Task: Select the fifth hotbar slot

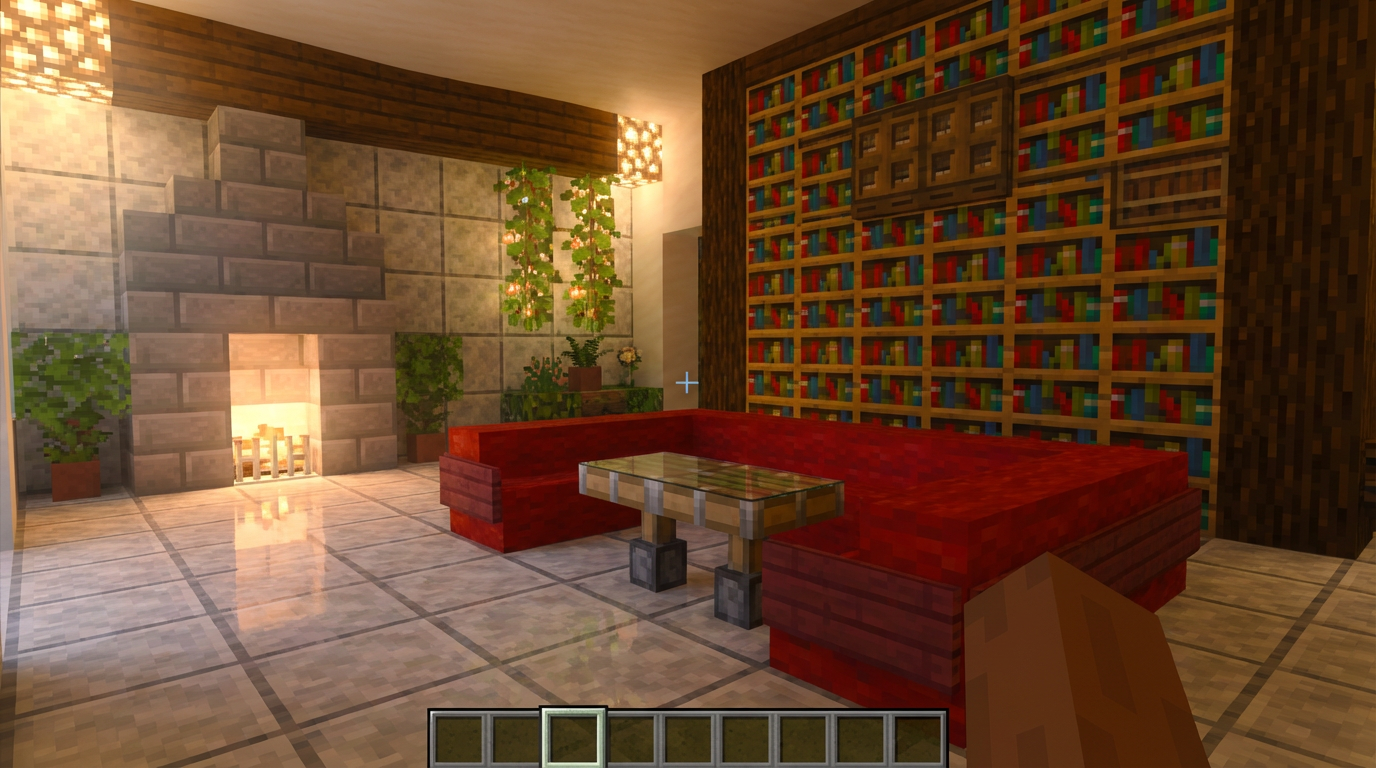Action: (687, 738)
